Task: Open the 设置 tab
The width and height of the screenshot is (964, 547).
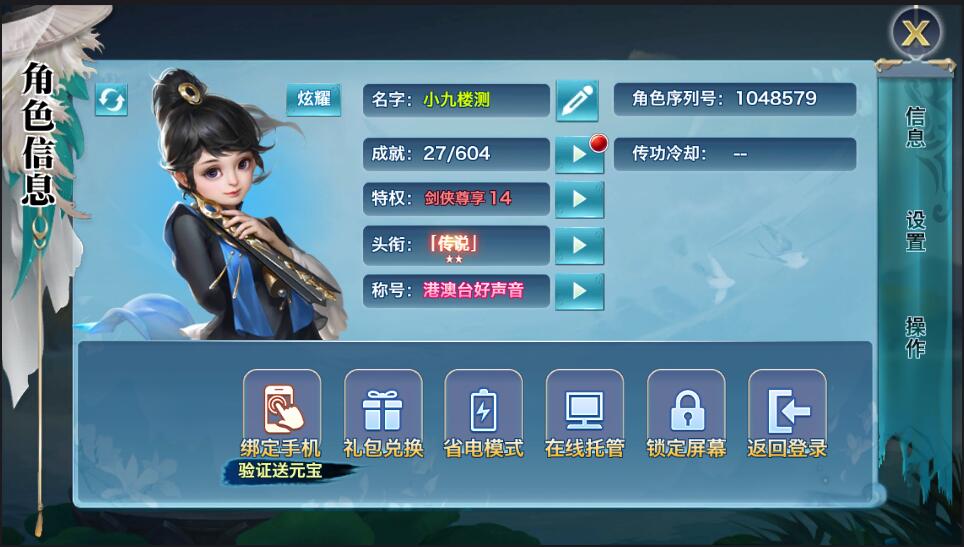Action: [915, 231]
